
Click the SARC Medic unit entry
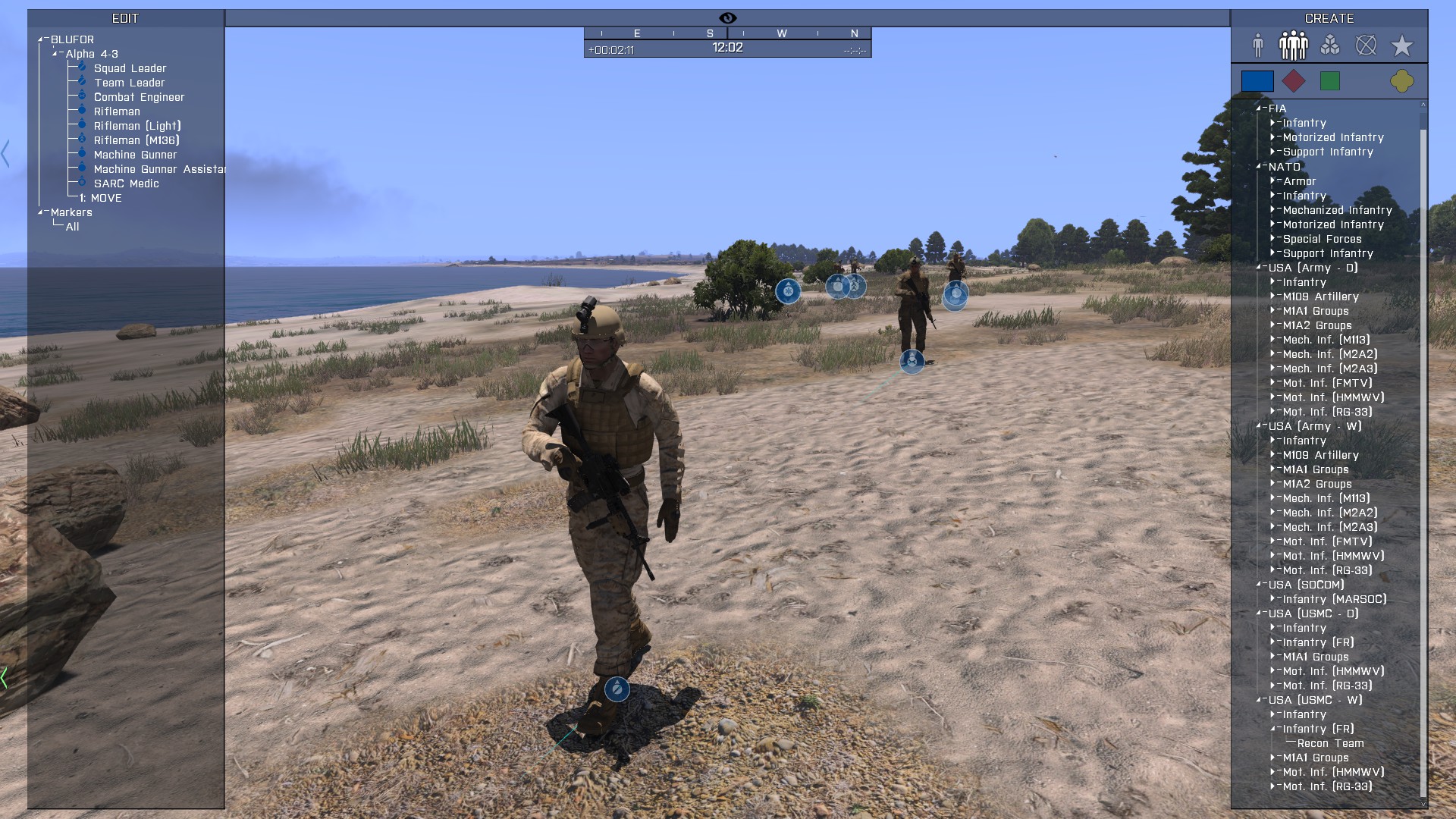(126, 184)
